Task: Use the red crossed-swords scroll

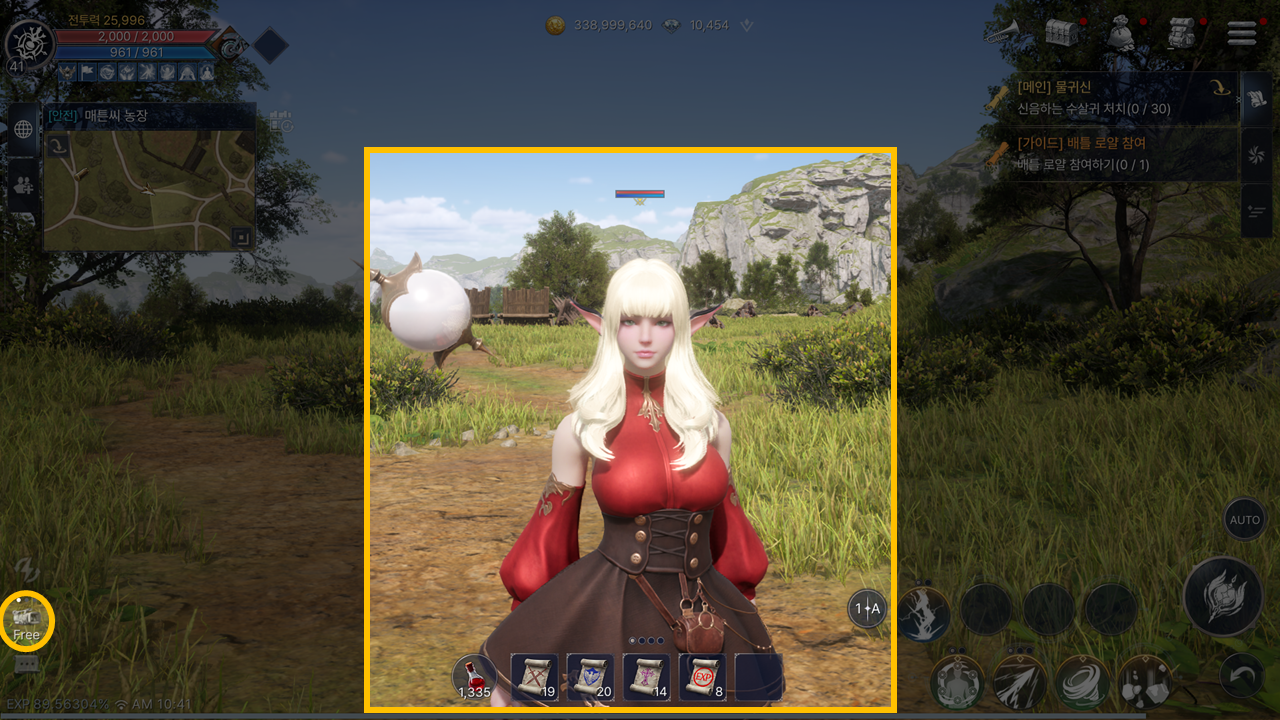Action: click(x=534, y=677)
